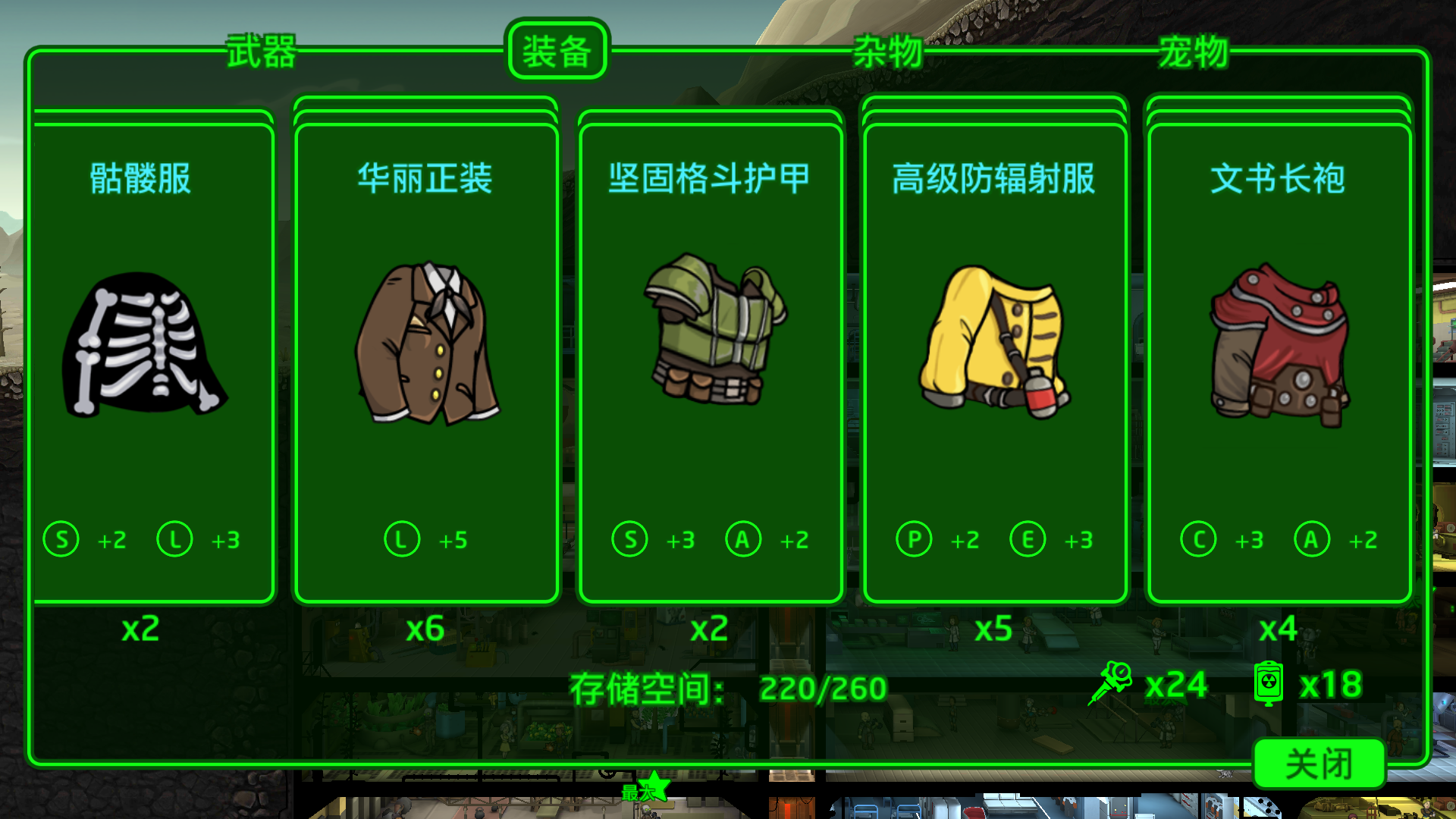Click the E stat icon on 高级防辐射服 card
The image size is (1456, 819).
click(1028, 540)
